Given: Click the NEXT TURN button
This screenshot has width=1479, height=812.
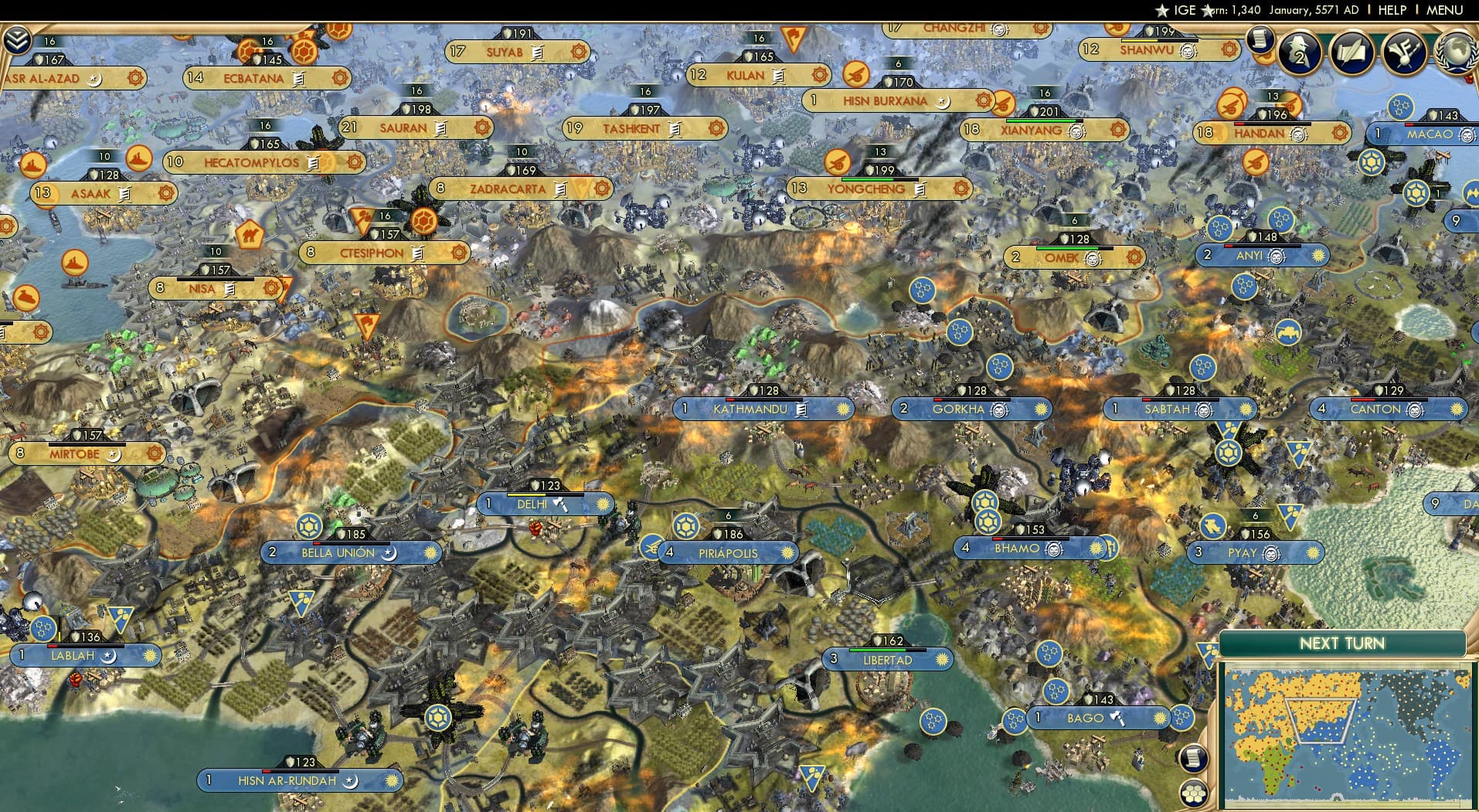Looking at the screenshot, I should (x=1343, y=643).
